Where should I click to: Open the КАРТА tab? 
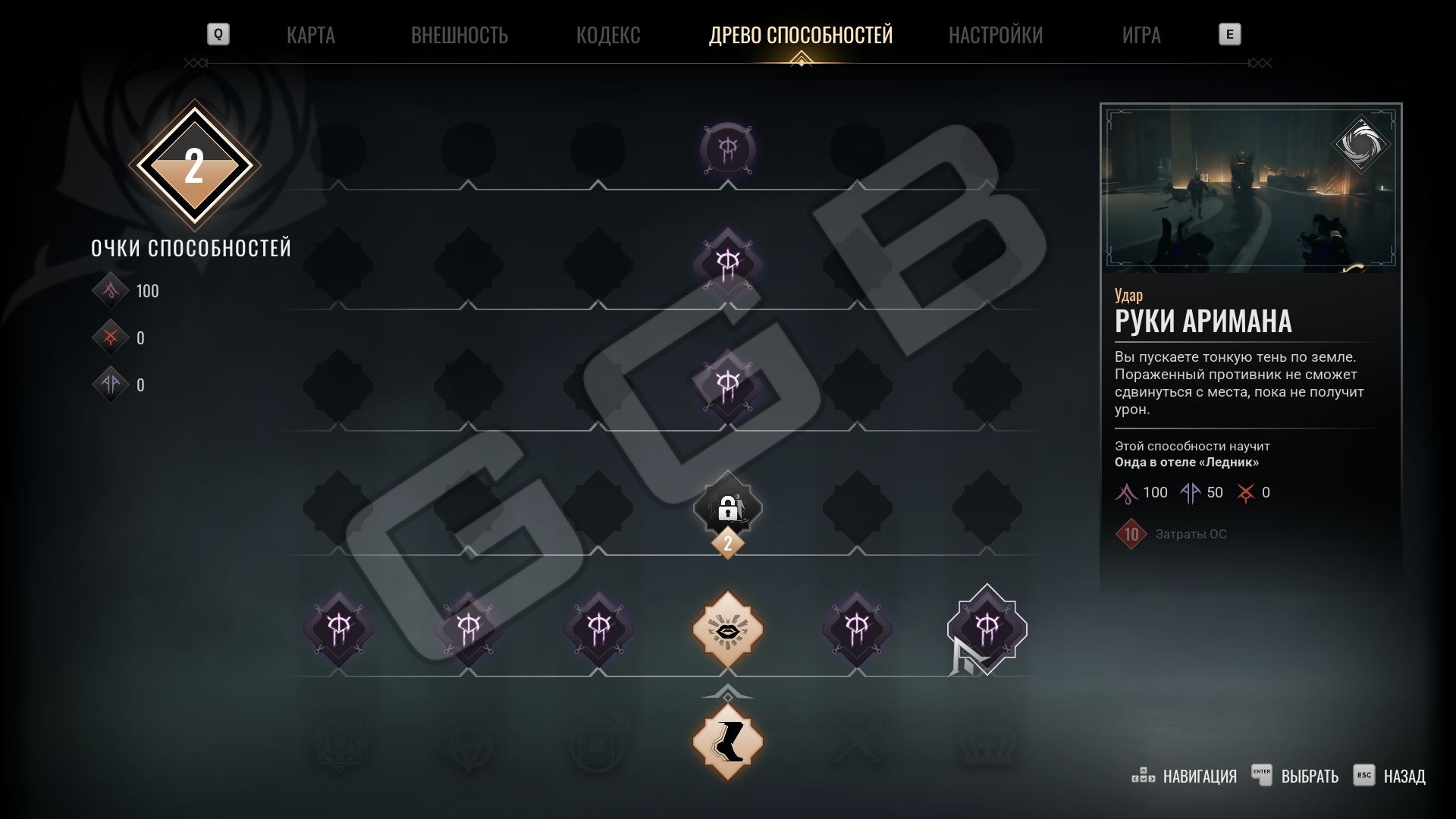click(x=310, y=35)
